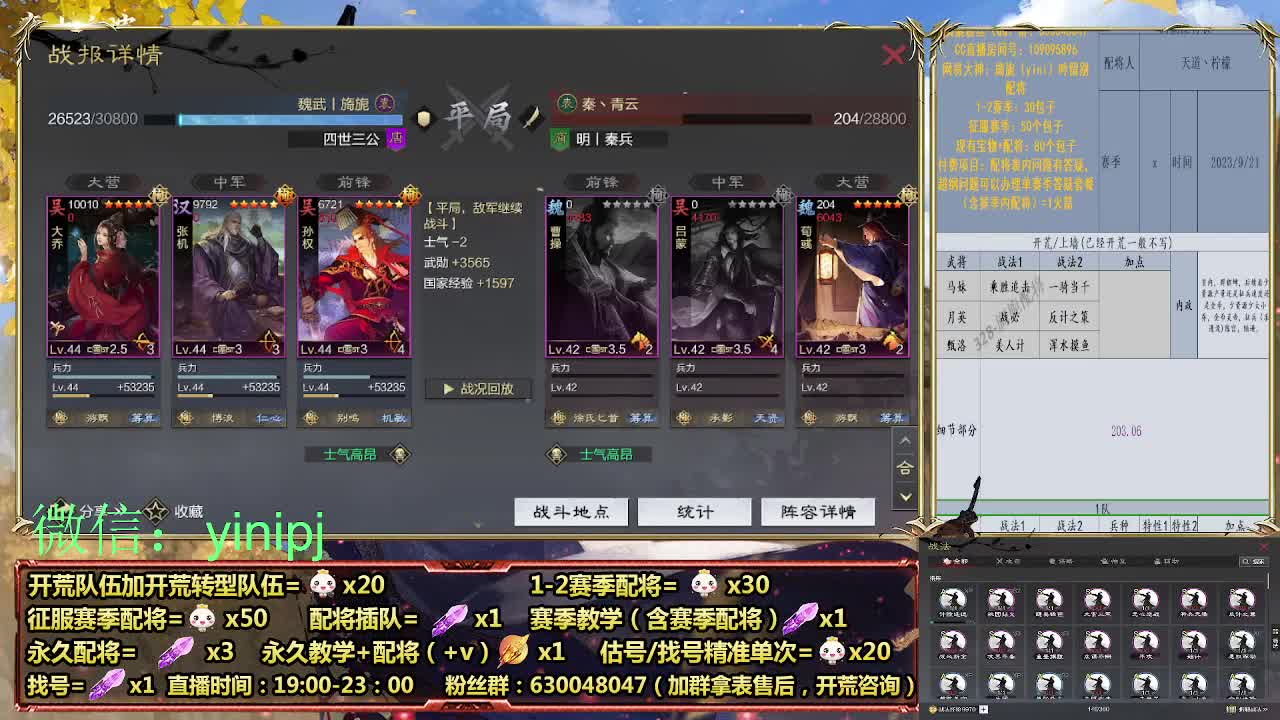1280x720 pixels.
Task: Switch to the 全部 tab in 战法 panel
Action: pyautogui.click(x=956, y=562)
